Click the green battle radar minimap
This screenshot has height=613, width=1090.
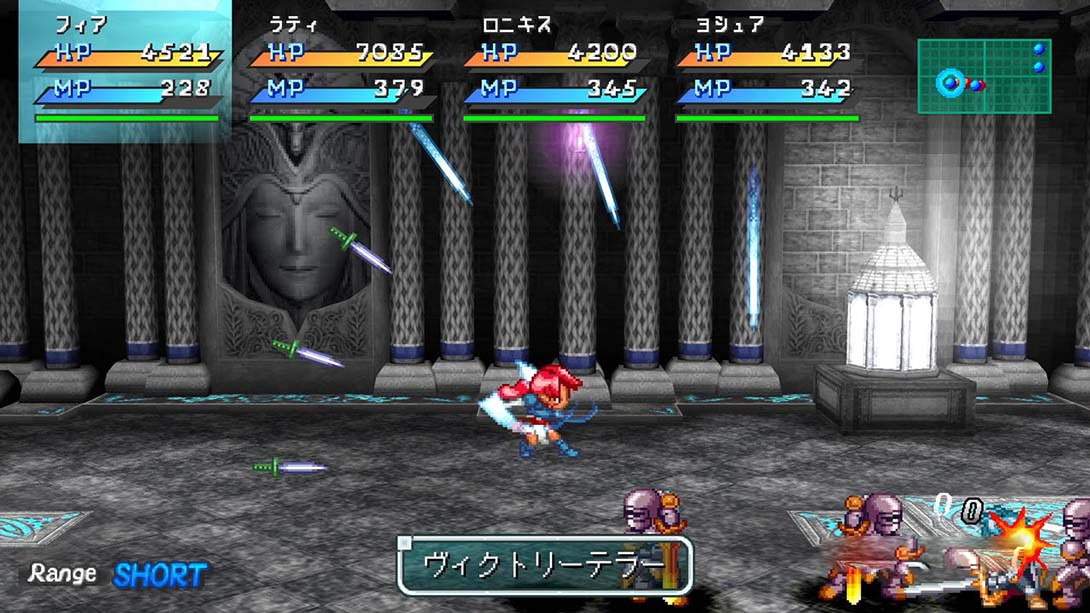[x=984, y=76]
